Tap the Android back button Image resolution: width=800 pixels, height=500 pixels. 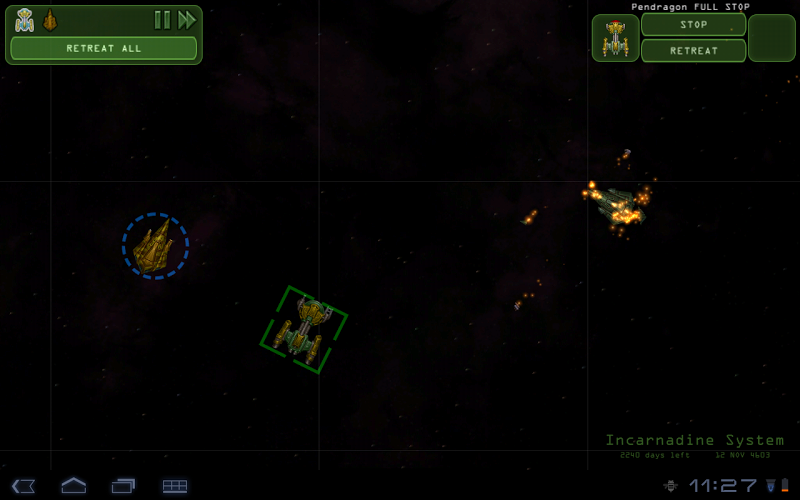(x=24, y=486)
